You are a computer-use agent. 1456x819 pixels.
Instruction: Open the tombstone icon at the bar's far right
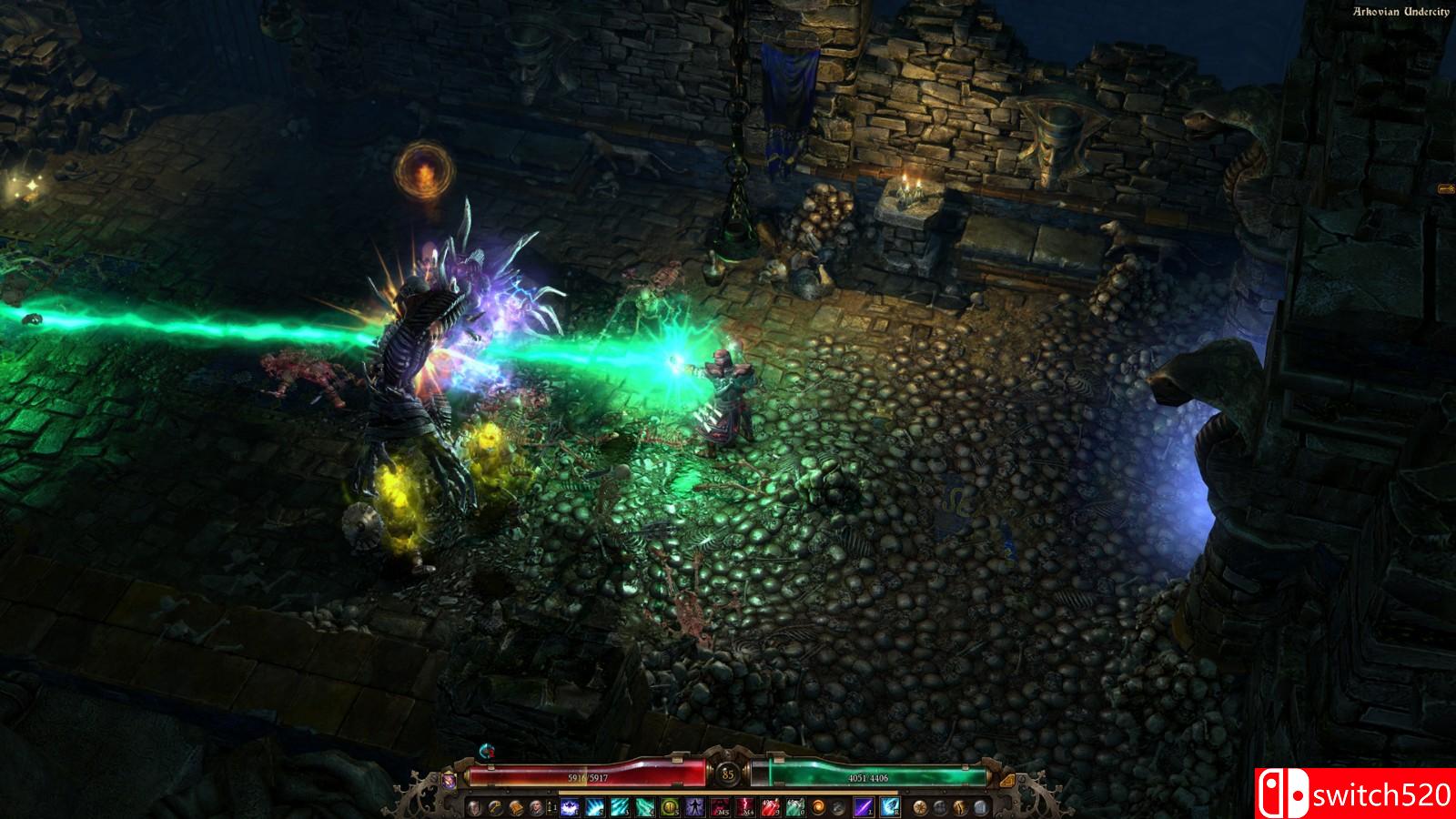tap(980, 807)
